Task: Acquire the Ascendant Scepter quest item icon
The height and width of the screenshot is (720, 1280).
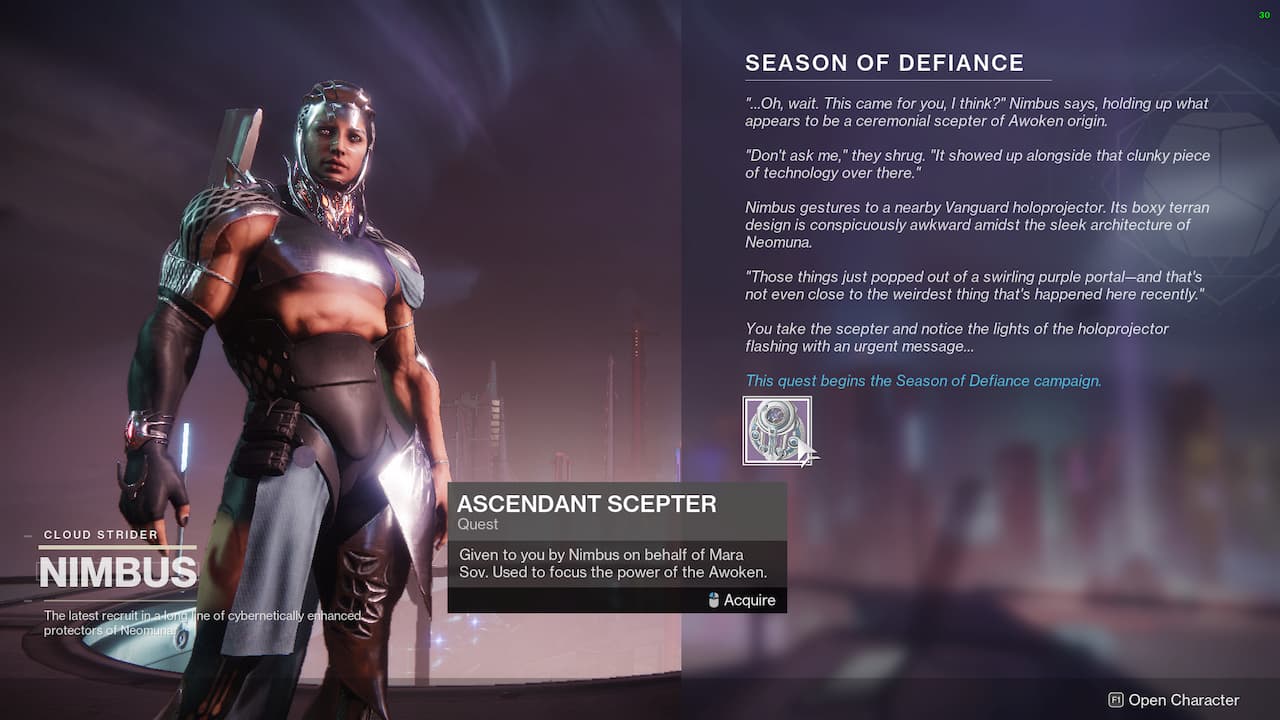Action: 777,431
